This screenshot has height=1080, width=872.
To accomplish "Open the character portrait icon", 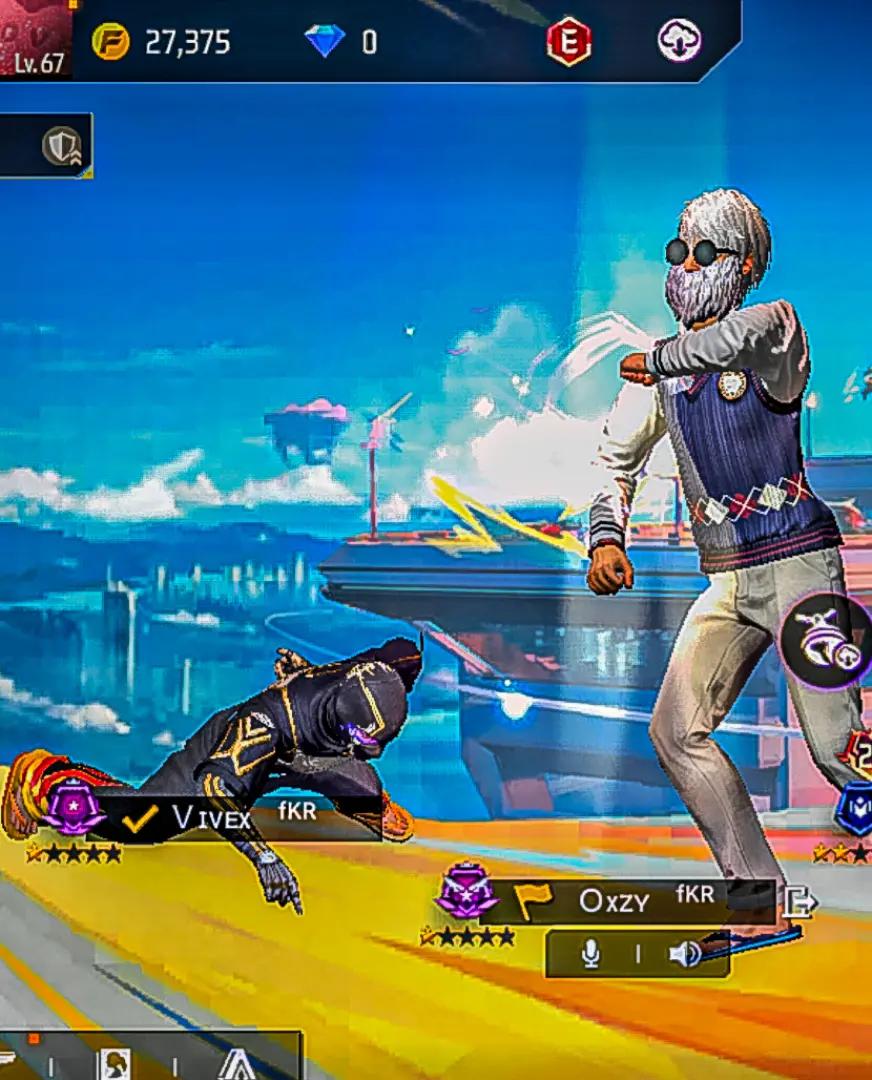I will click(x=113, y=1064).
